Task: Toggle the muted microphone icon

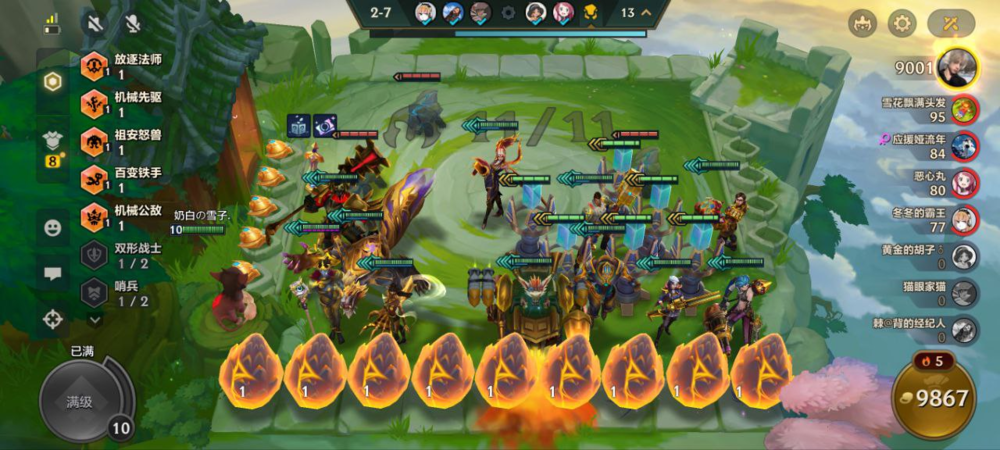Action: 132,22
